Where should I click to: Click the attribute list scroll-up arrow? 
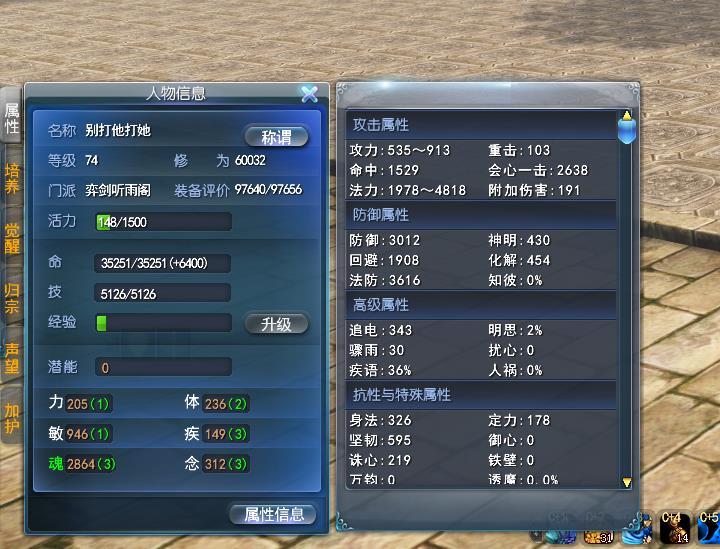pyautogui.click(x=627, y=116)
